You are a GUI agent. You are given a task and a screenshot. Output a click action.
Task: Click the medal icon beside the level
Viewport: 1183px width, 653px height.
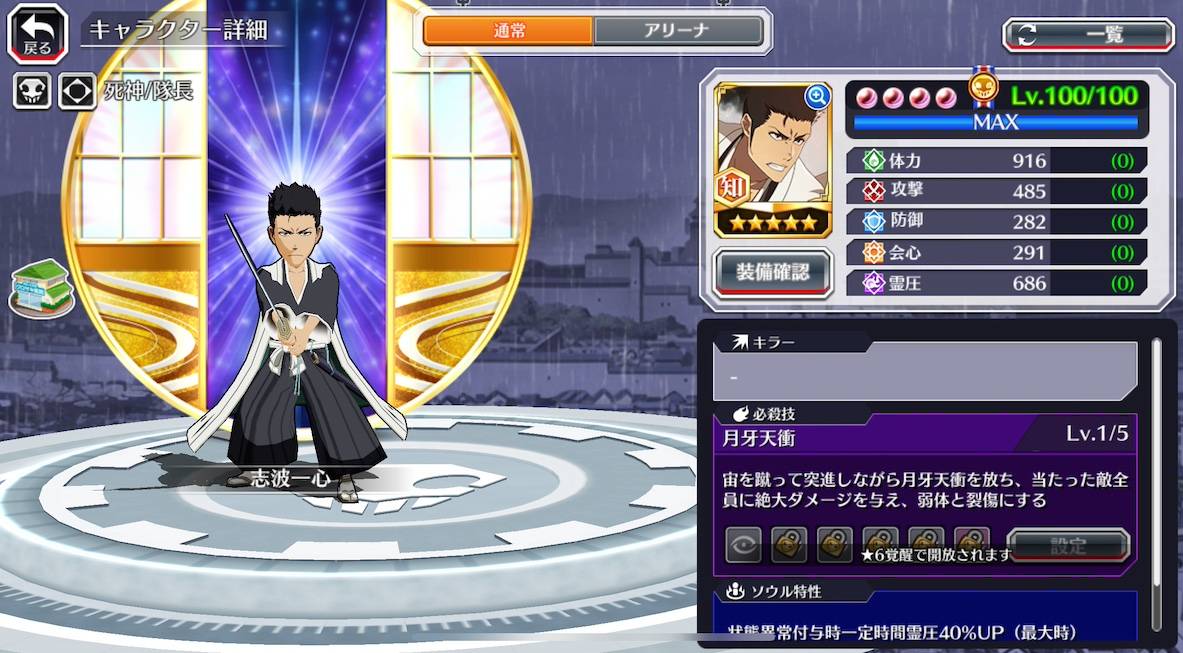click(x=984, y=88)
